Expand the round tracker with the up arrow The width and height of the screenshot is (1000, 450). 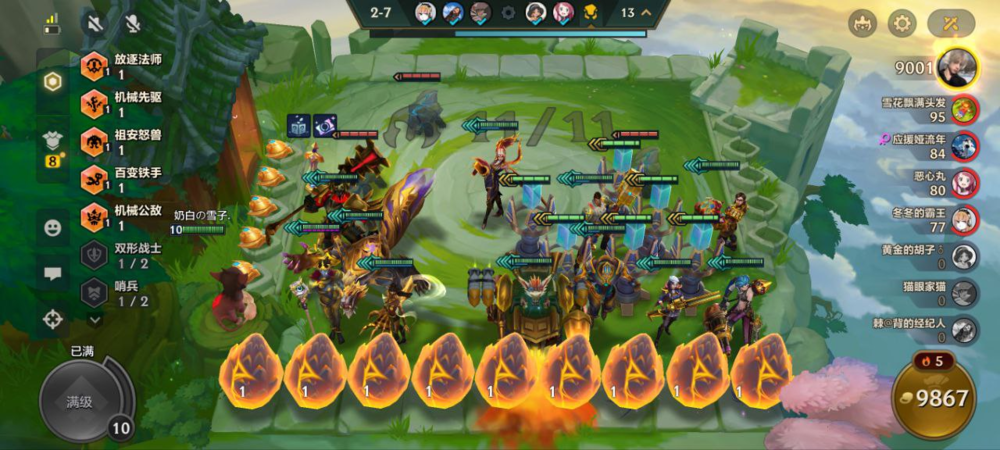(646, 13)
